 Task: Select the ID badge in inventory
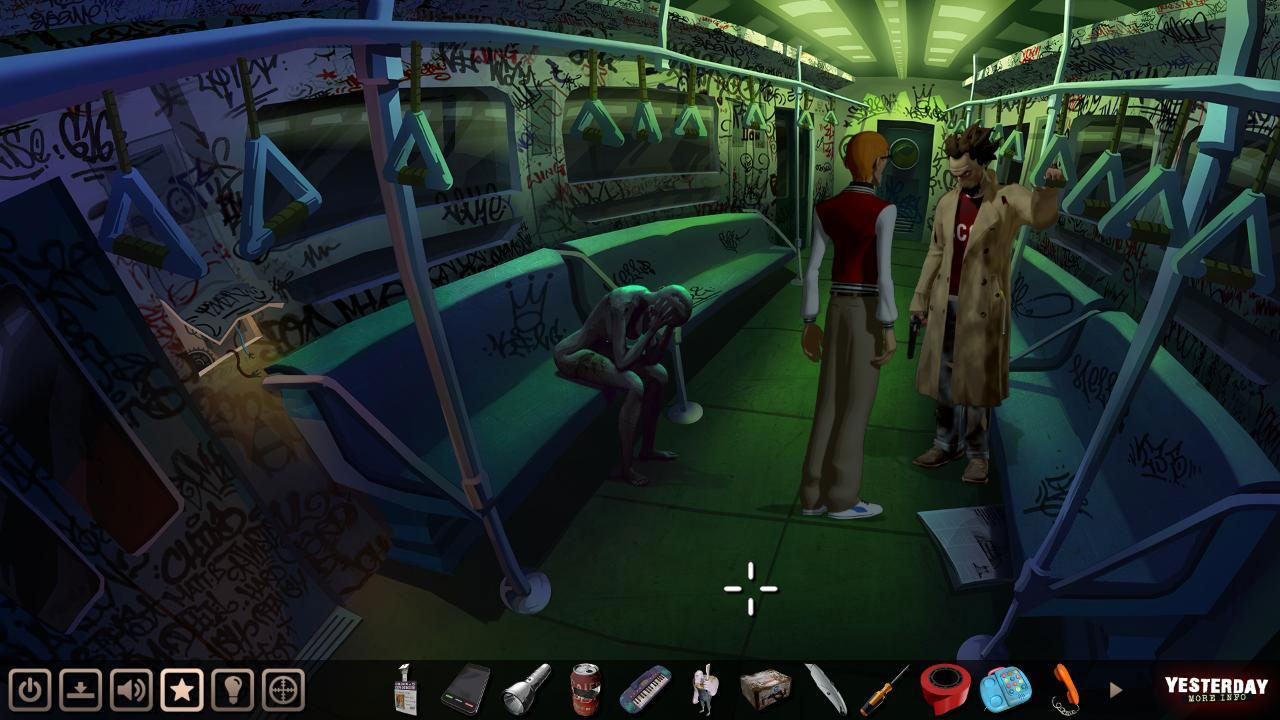pos(406,689)
